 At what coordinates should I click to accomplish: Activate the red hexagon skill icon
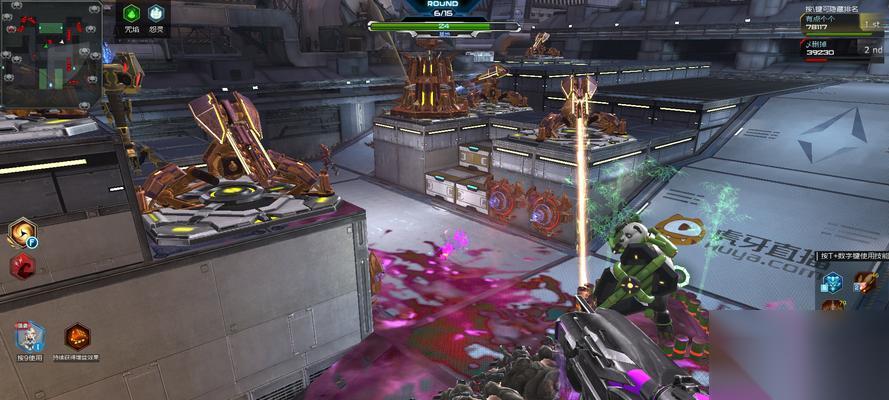point(22,267)
